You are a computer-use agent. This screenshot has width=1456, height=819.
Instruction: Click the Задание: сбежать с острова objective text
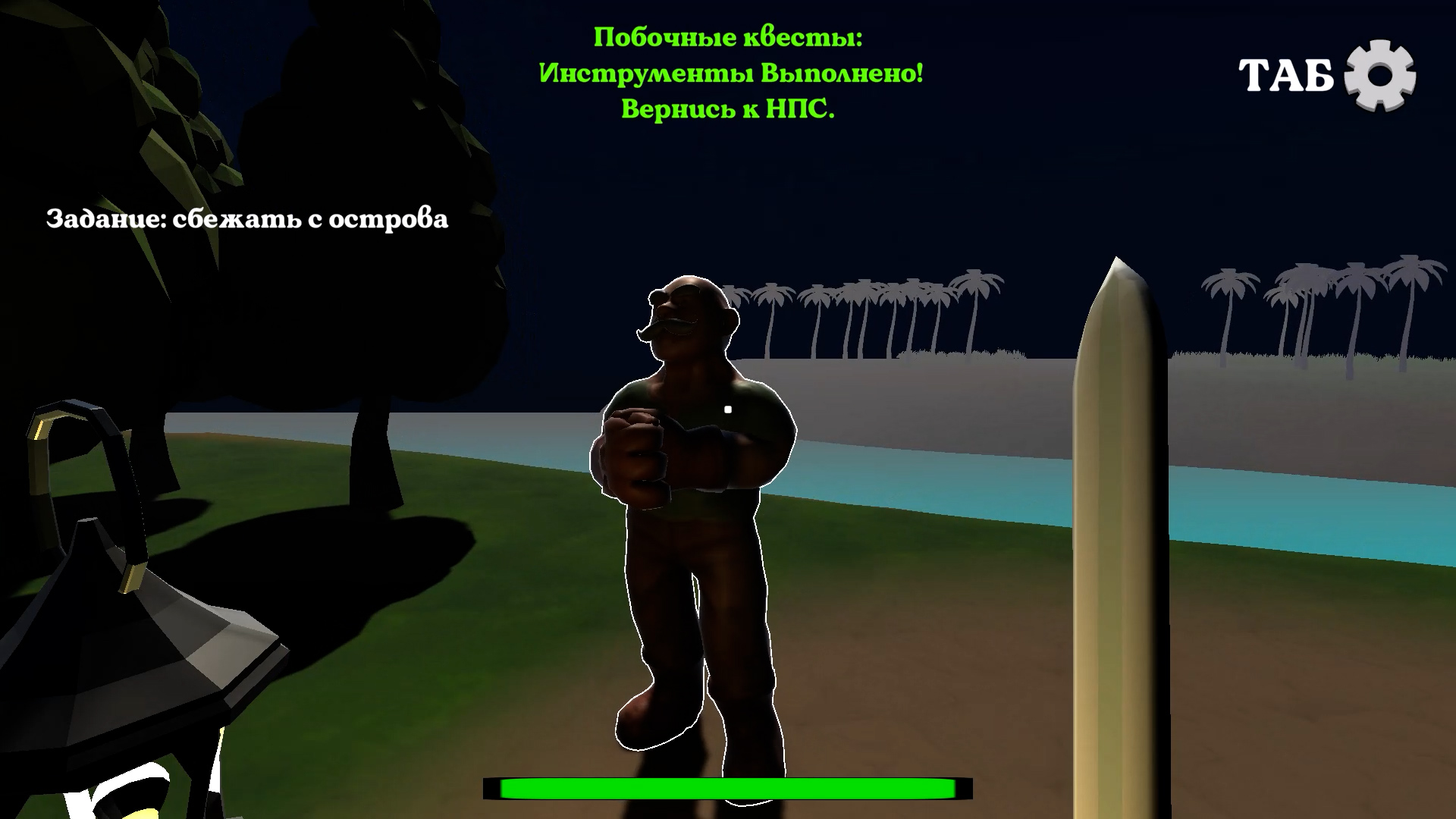click(x=249, y=219)
